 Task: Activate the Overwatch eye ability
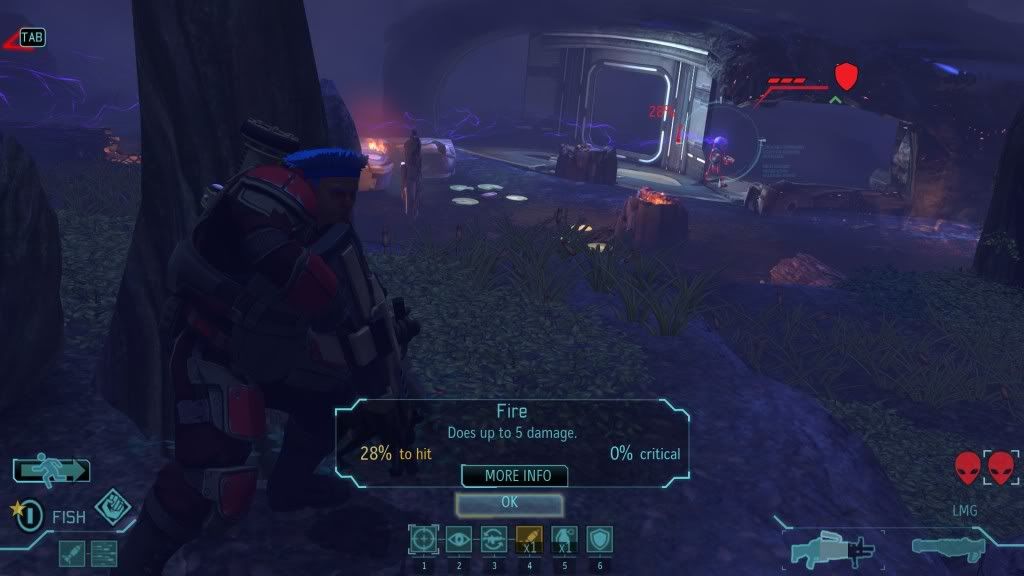[x=459, y=540]
